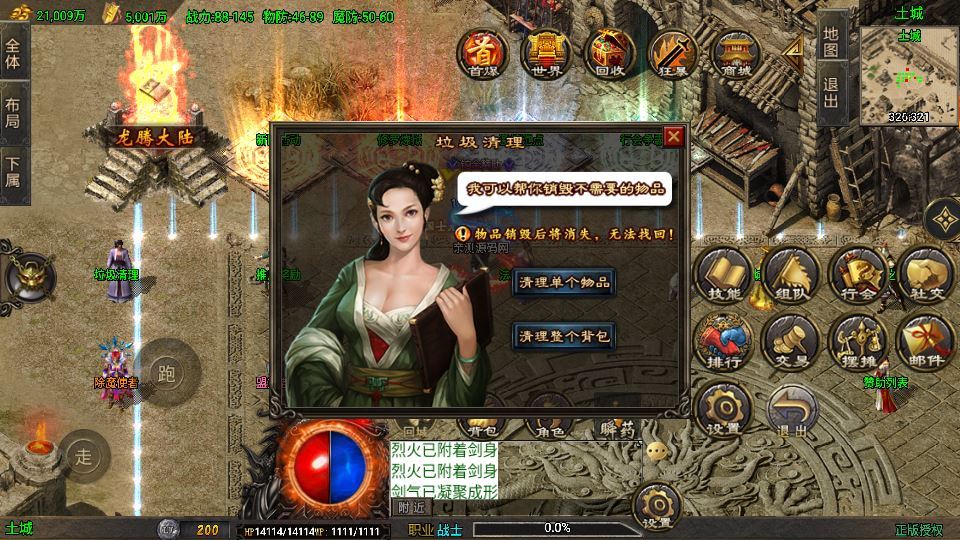Choose 清理单个物品 option
This screenshot has height=540, width=960.
coord(563,282)
